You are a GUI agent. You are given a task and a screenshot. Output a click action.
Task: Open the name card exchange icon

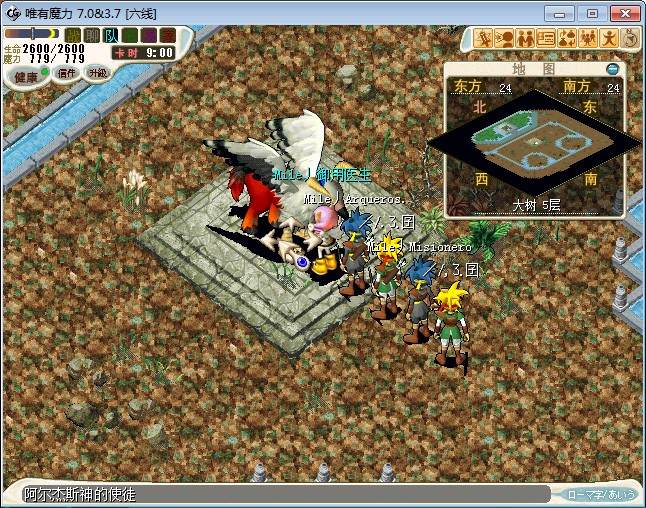[547, 38]
